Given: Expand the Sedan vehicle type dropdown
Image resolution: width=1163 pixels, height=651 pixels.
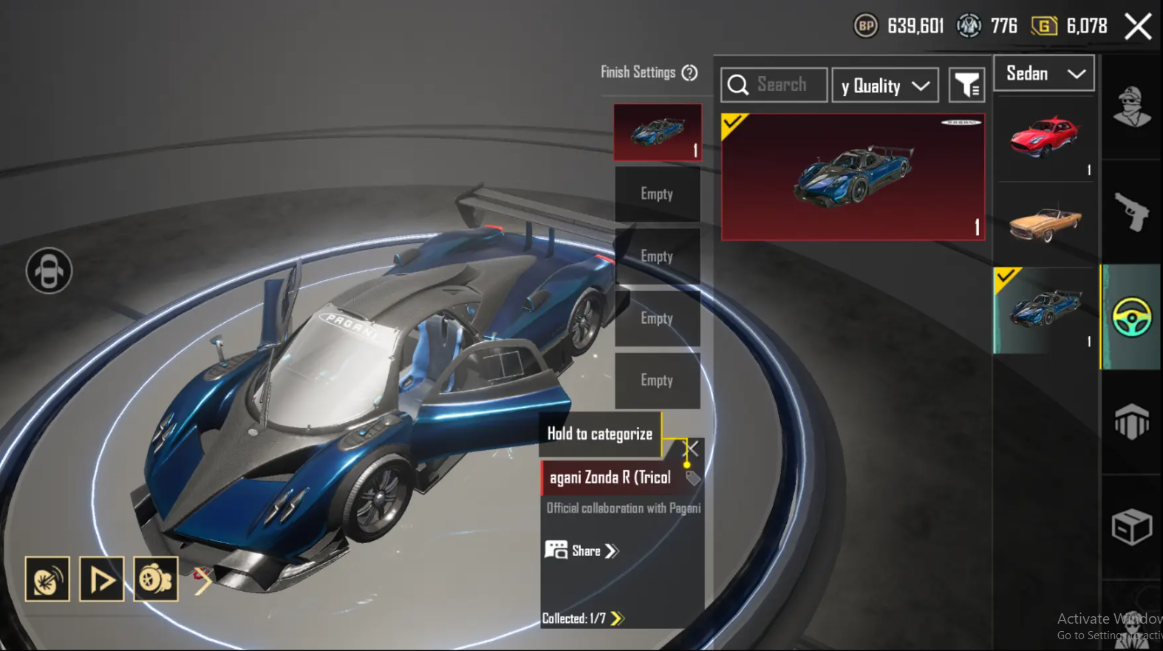Looking at the screenshot, I should 1044,74.
